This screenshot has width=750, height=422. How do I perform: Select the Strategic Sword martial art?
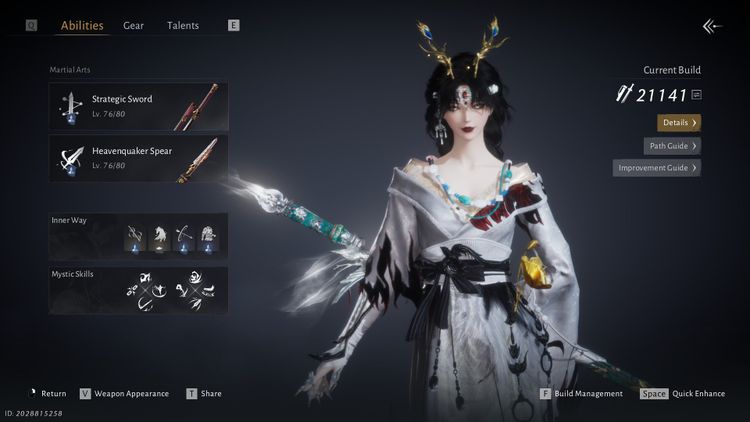coord(139,106)
